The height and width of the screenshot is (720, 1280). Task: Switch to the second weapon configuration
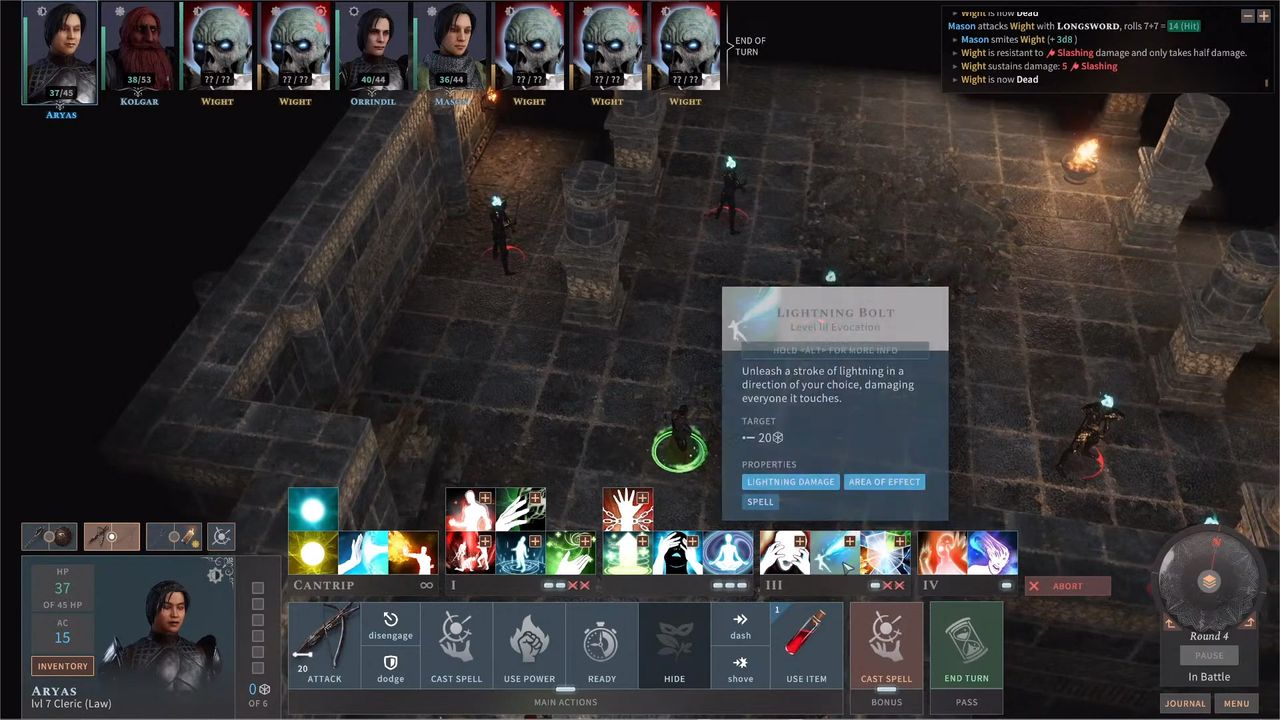(111, 537)
